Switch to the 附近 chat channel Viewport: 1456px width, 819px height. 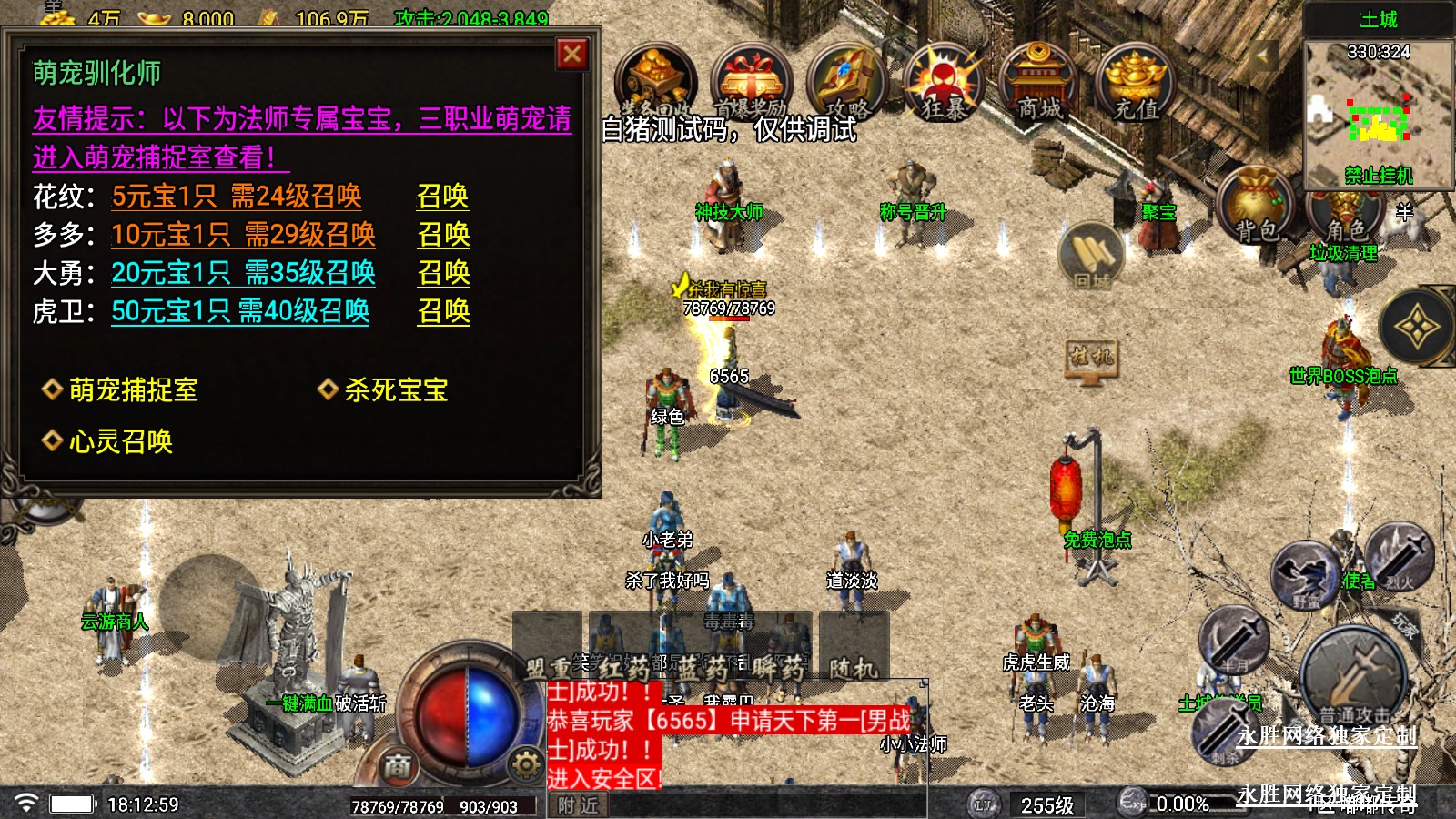pos(578,805)
